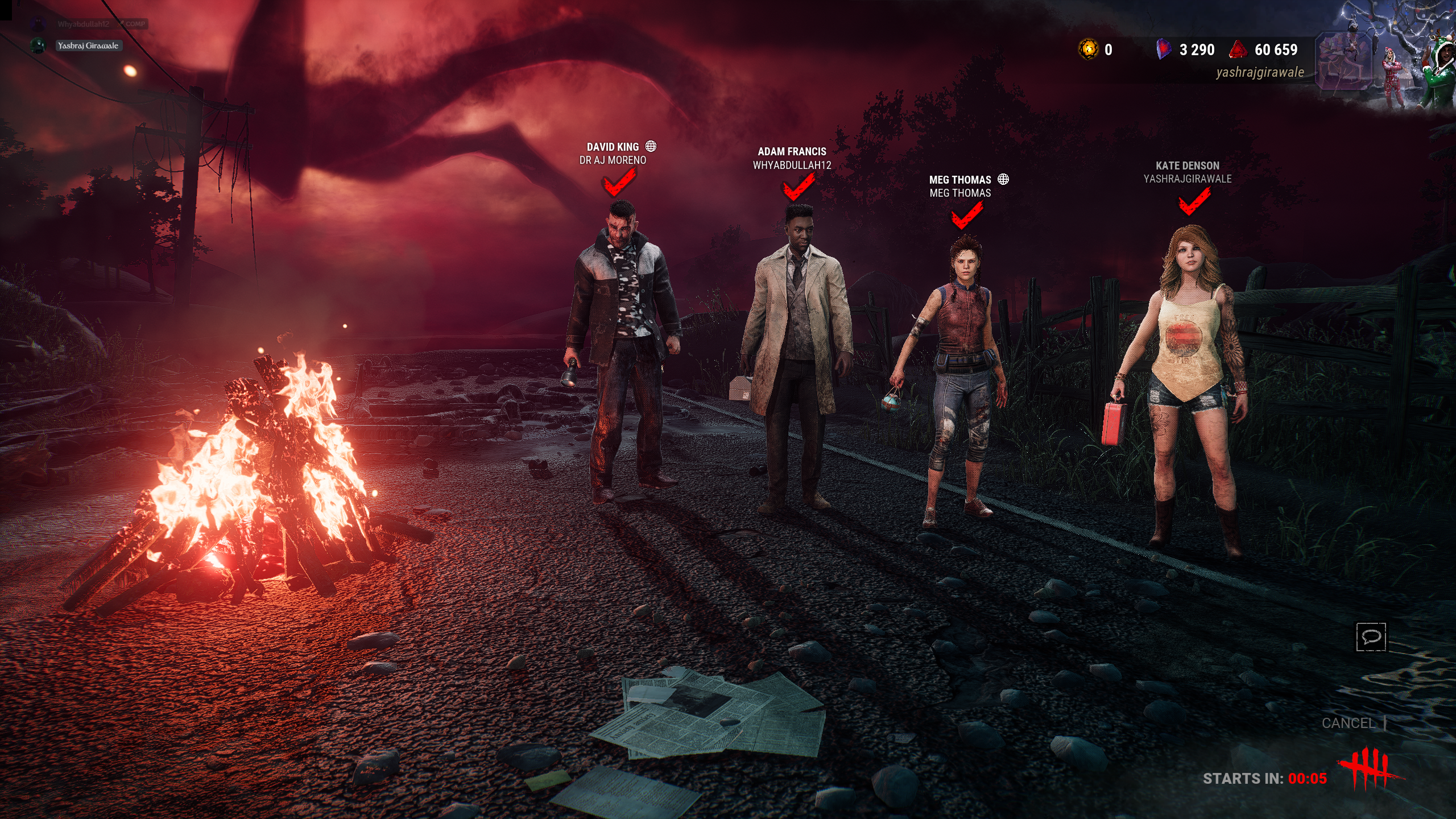Screen dimensions: 1456x819
Task: Open the lobby chat speech bubble
Action: pos(1371,636)
